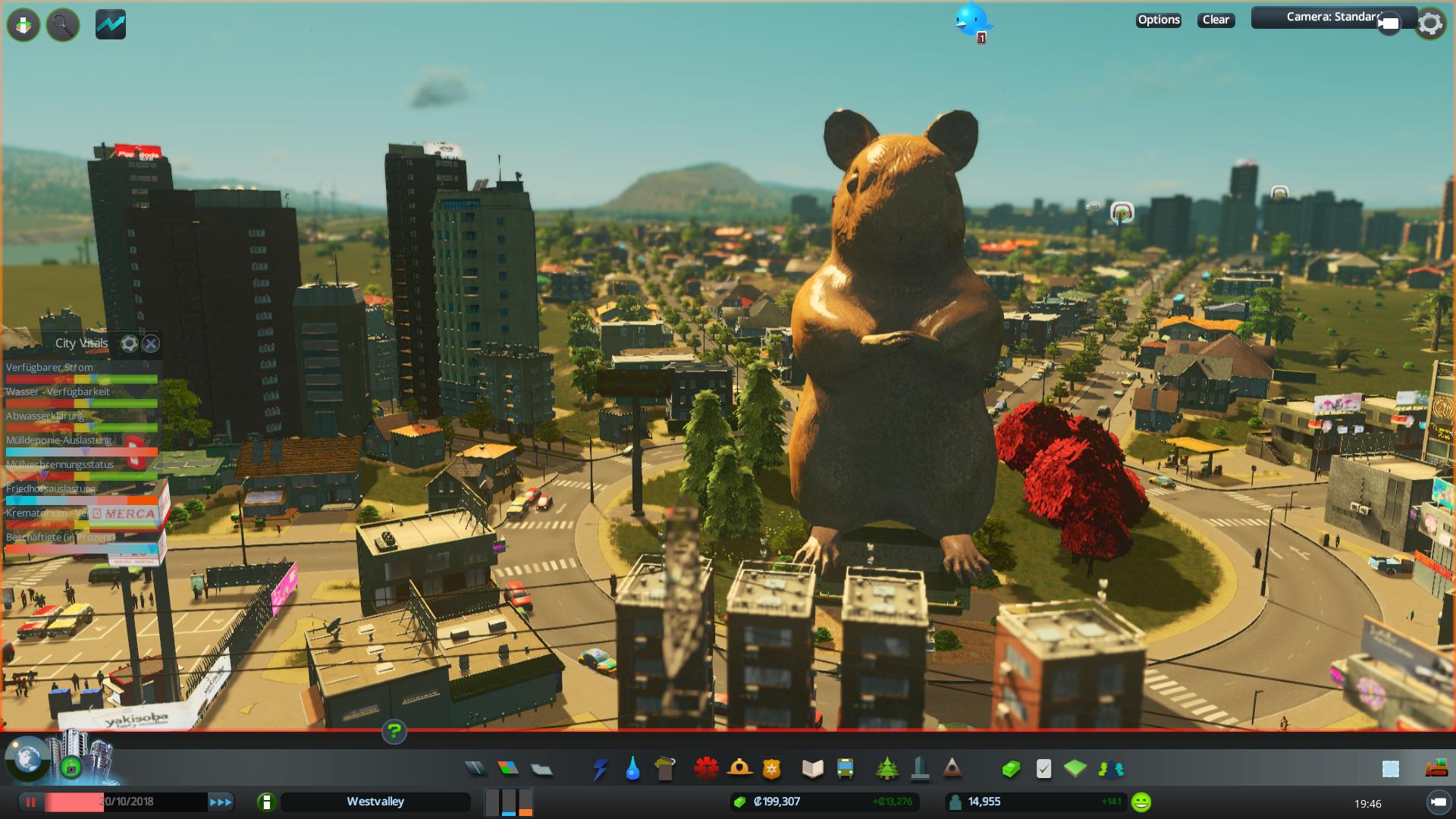Open parks and decoration tree menu
The width and height of the screenshot is (1456, 819).
click(x=886, y=769)
